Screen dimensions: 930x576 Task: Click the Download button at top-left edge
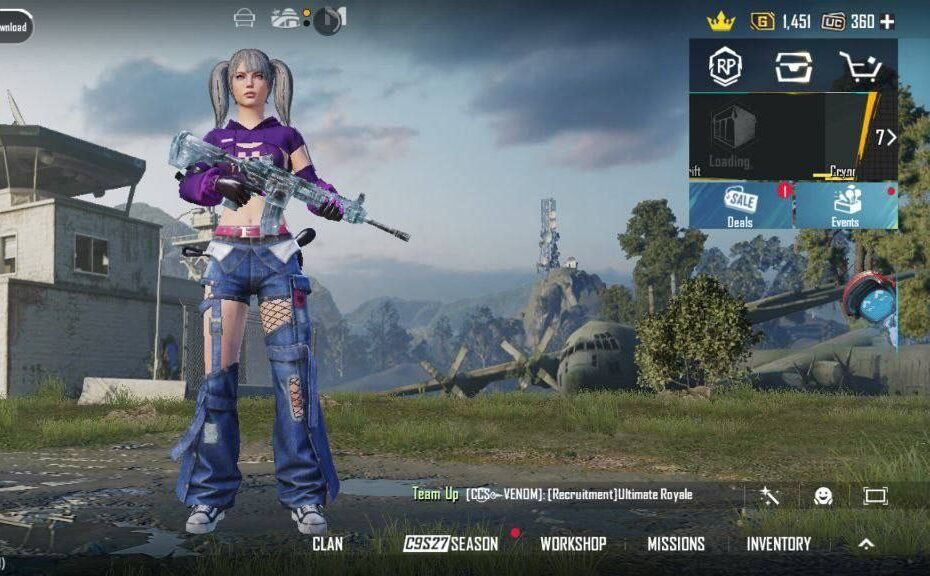coord(13,27)
